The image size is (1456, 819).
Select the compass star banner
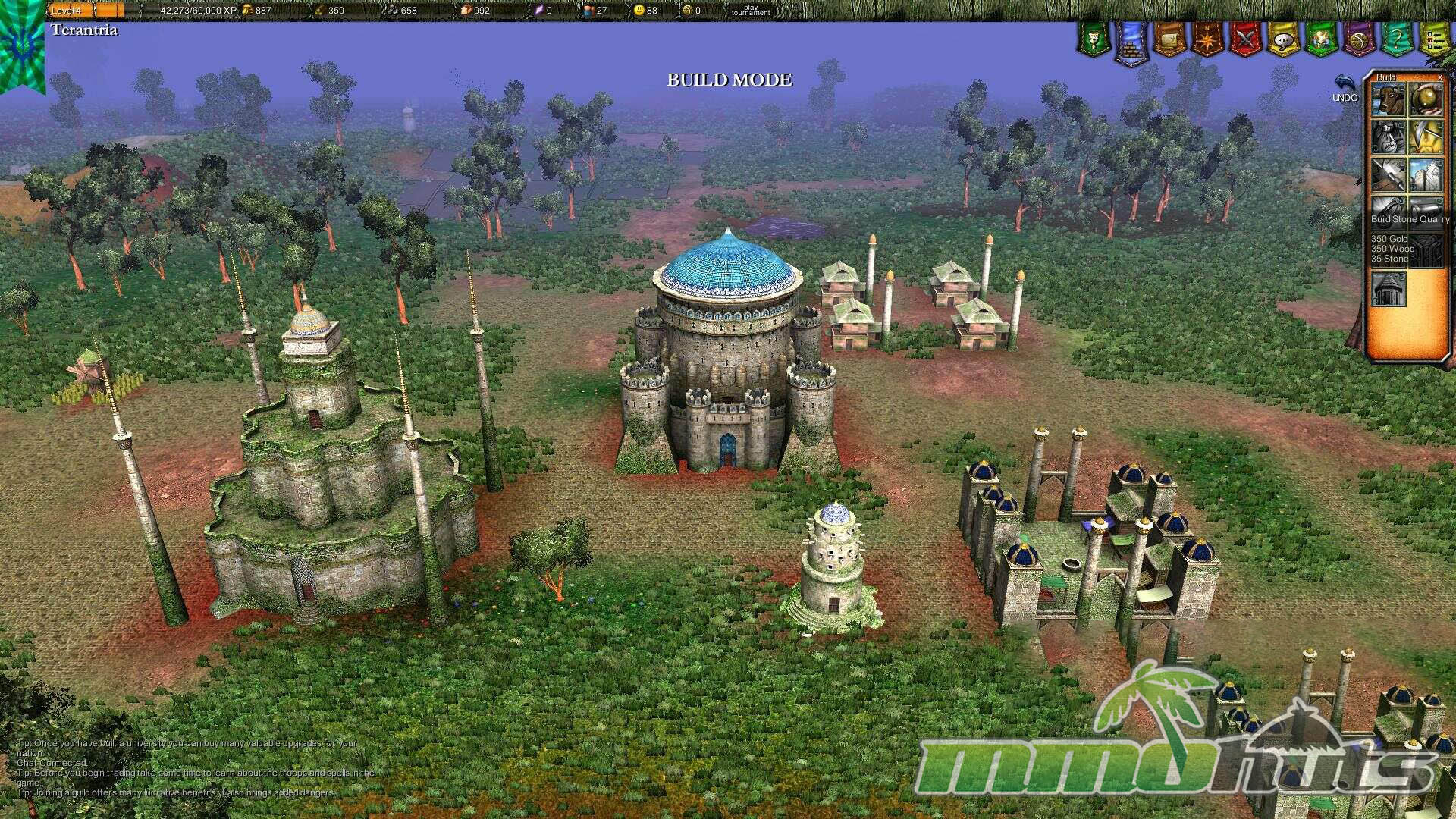1207,39
